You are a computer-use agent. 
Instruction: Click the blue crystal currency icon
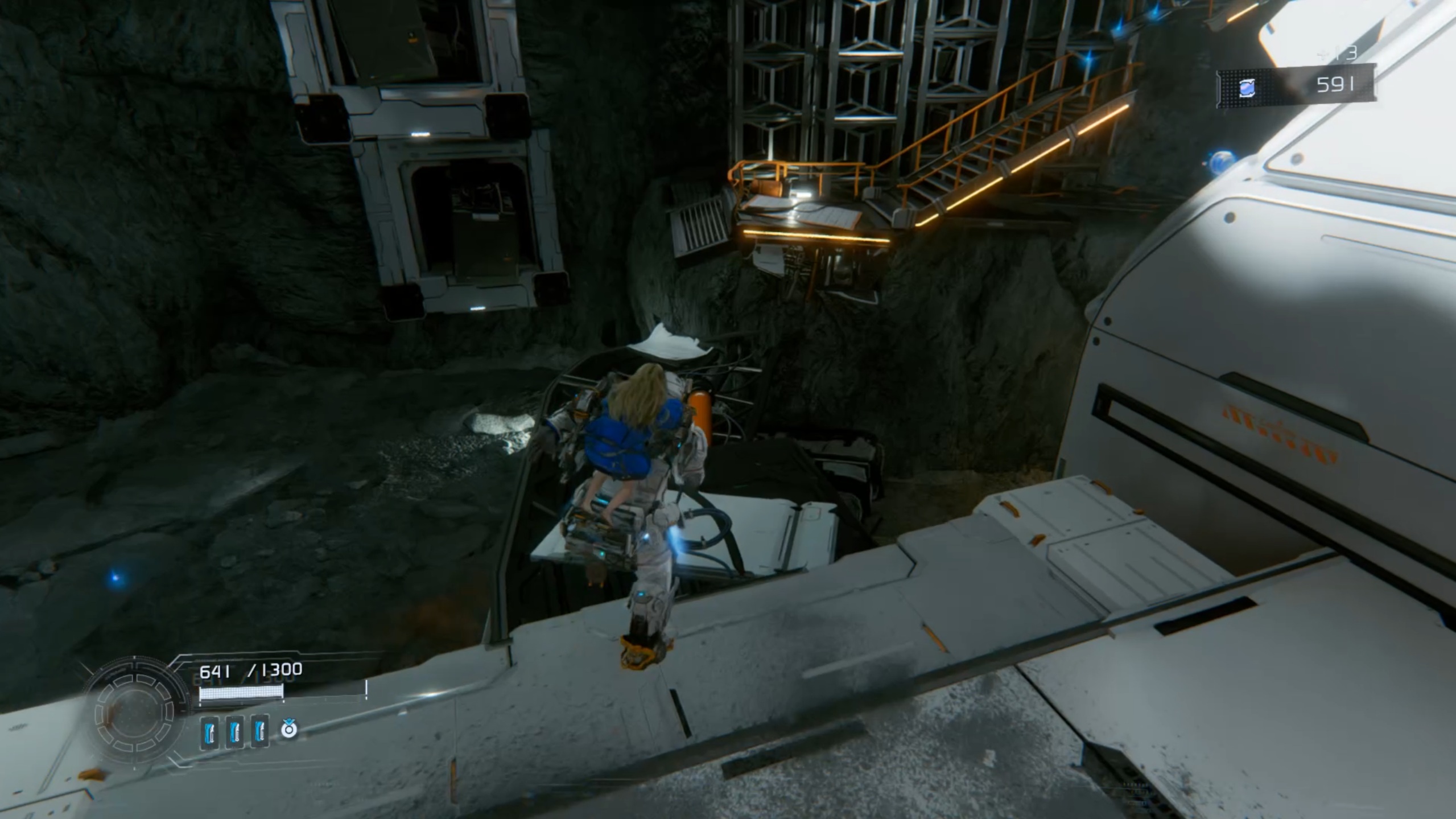1247,88
